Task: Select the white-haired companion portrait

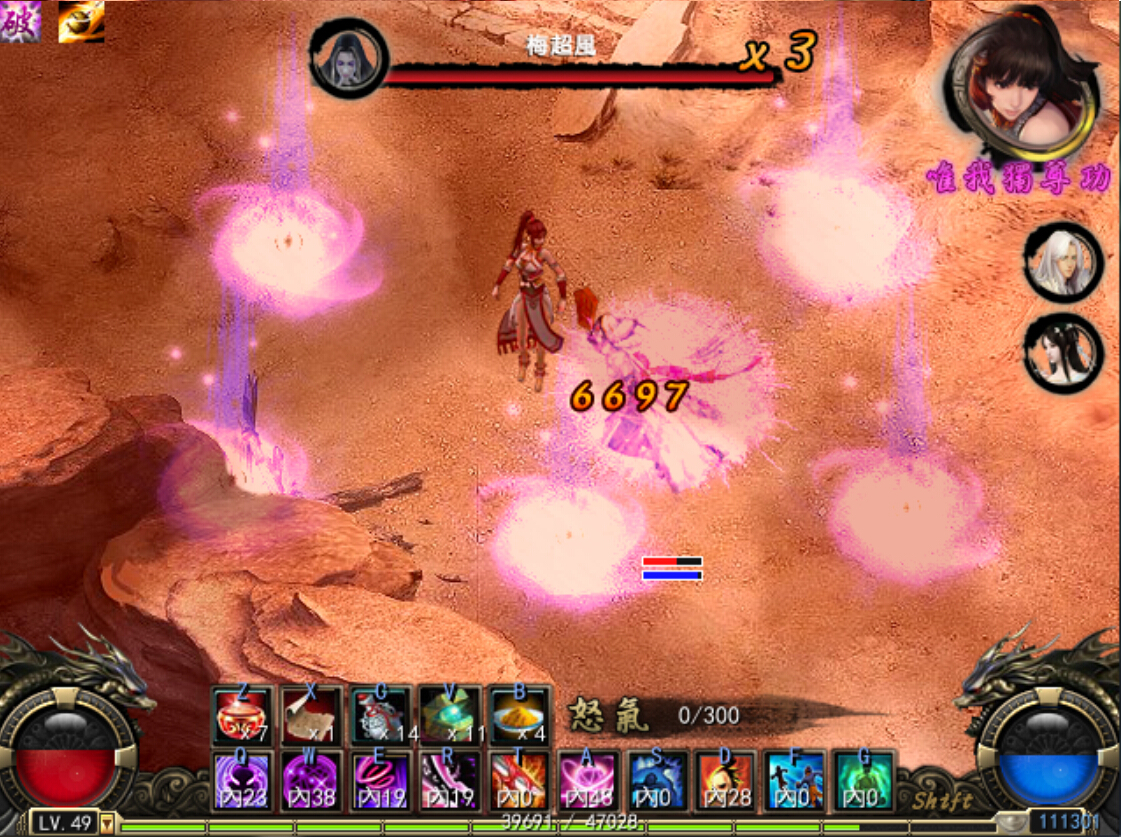Action: pyautogui.click(x=1063, y=262)
